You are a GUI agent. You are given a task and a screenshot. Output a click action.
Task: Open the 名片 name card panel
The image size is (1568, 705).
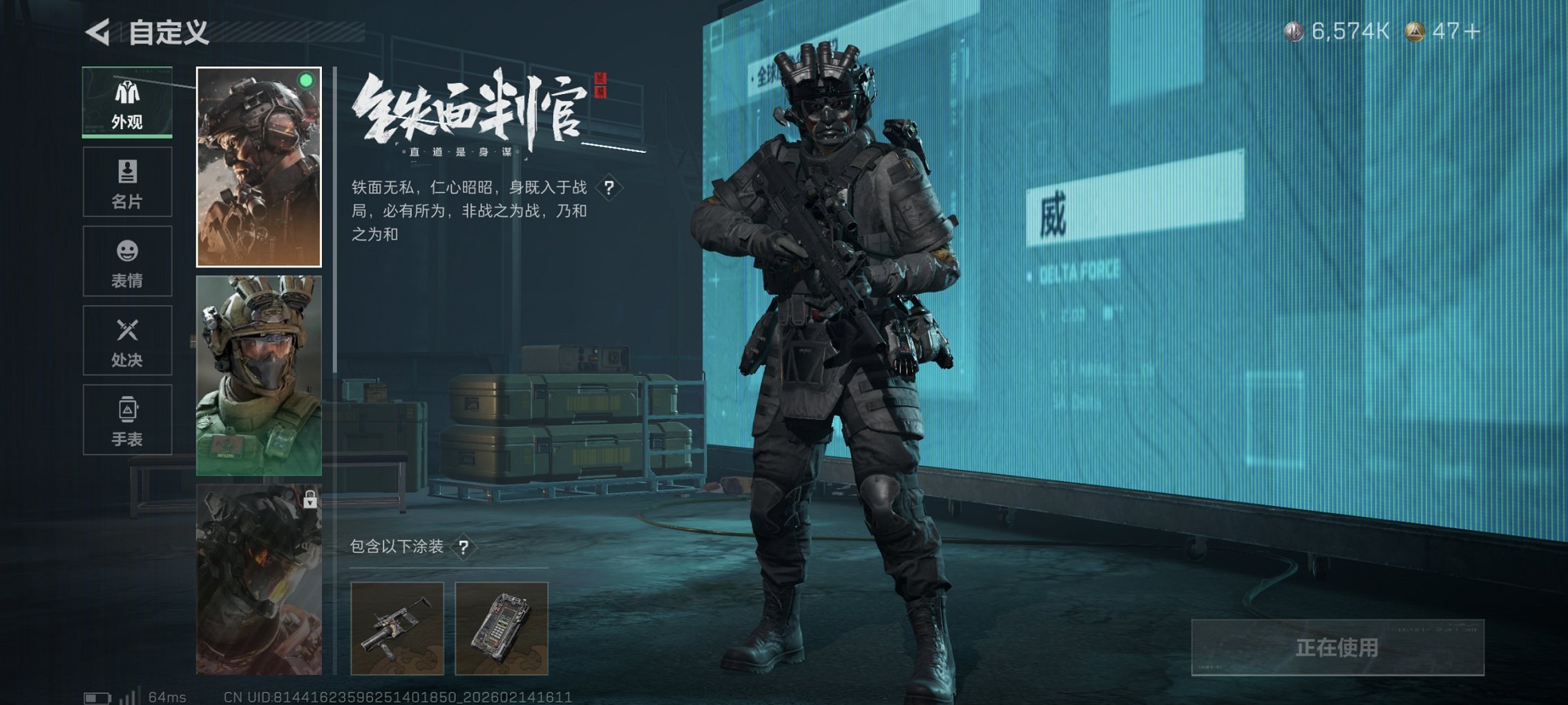point(126,182)
